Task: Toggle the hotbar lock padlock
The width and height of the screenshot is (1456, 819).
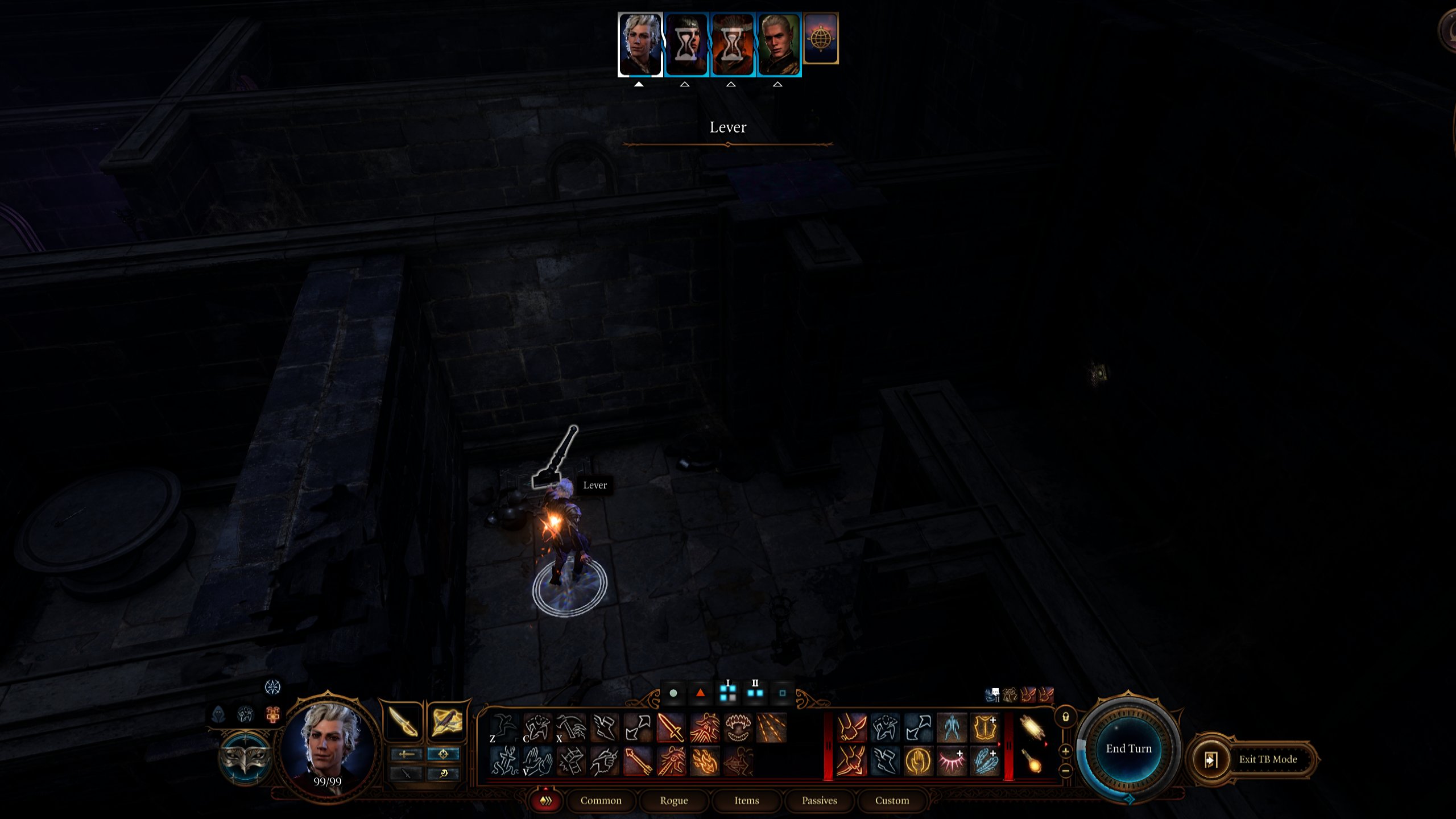Action: pos(1066,717)
